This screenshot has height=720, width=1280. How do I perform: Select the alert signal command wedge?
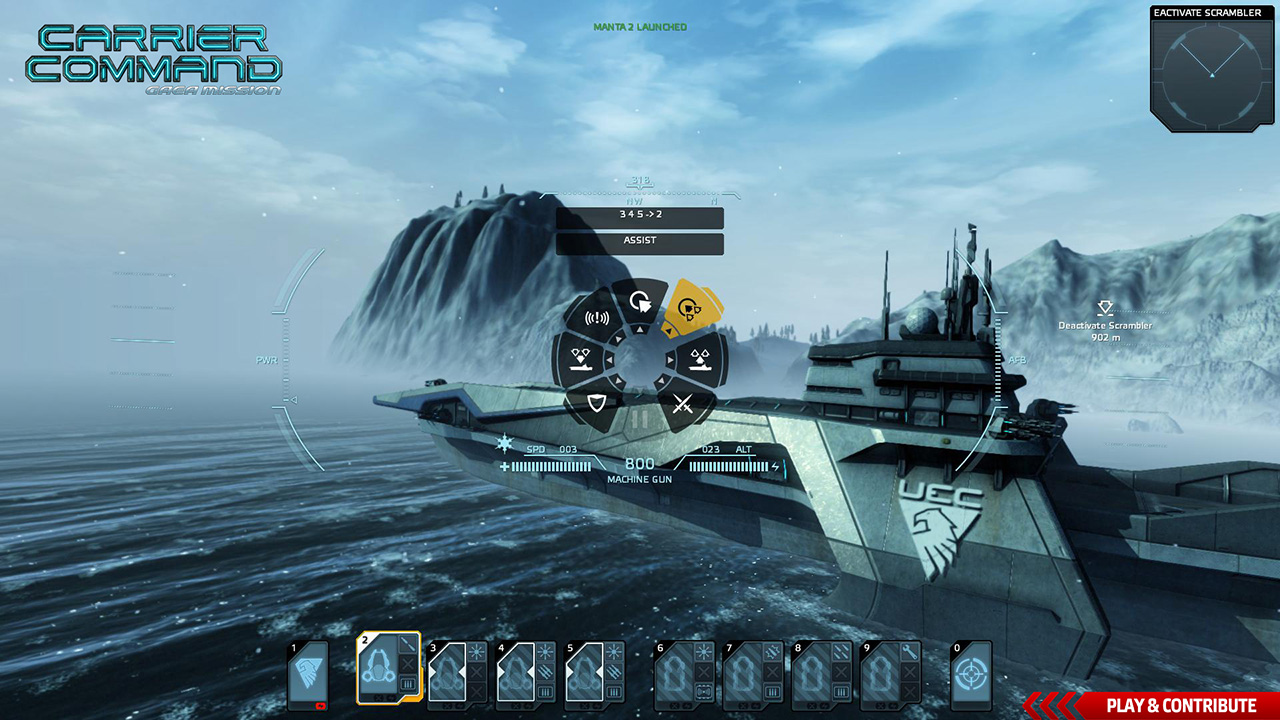click(x=597, y=319)
